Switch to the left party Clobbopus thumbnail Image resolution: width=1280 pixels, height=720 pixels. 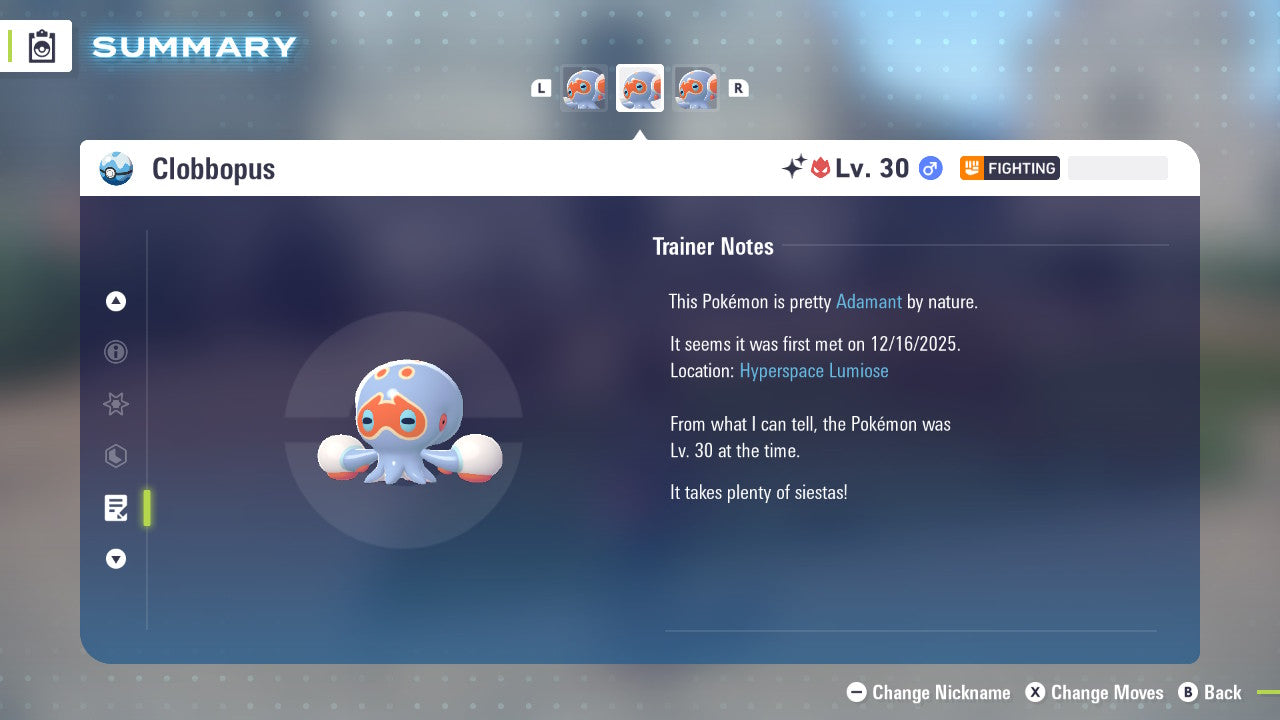(x=584, y=88)
